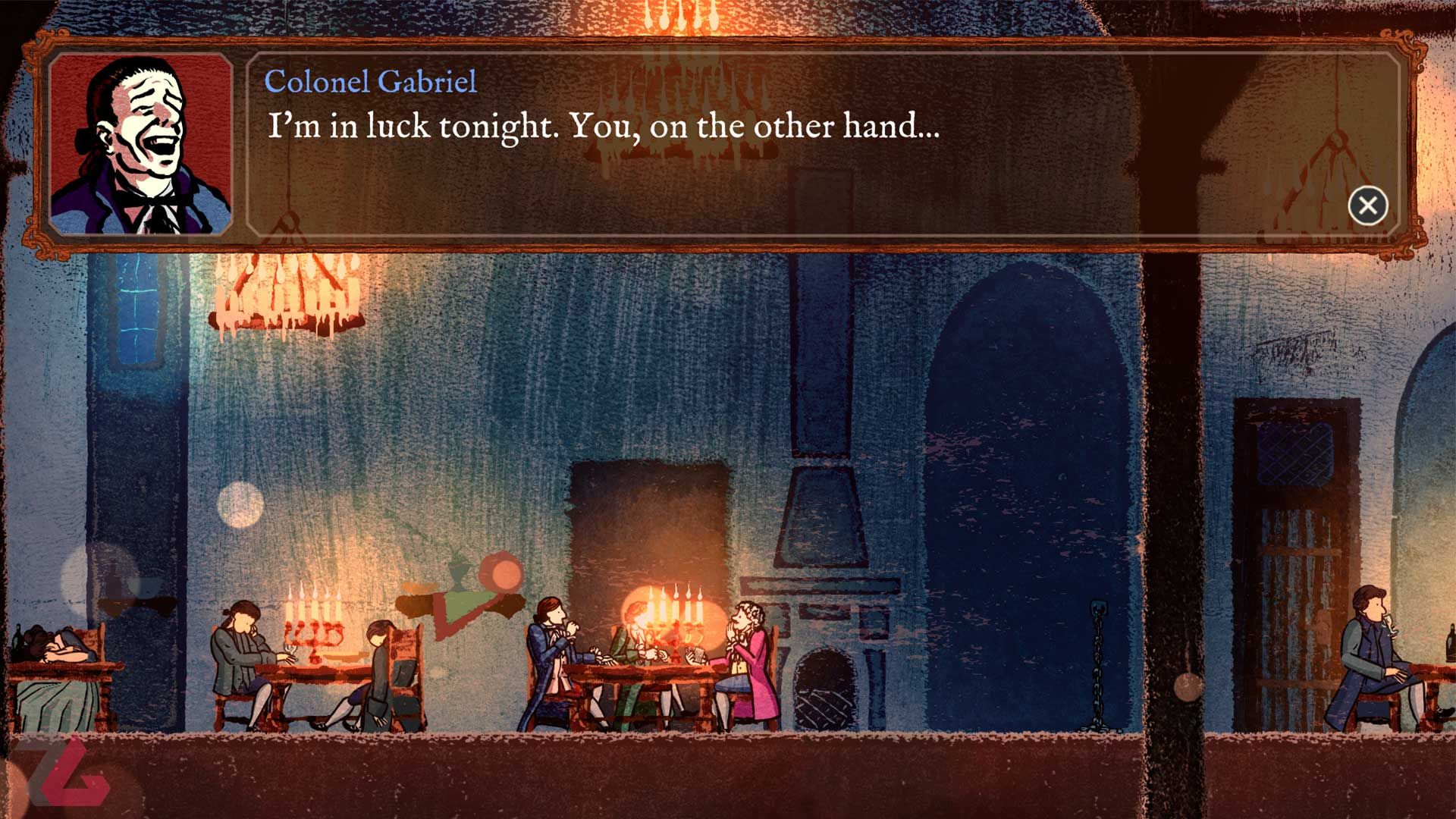The width and height of the screenshot is (1456, 819).
Task: Close the Colonel Gabriel dialogue box
Action: click(1367, 206)
